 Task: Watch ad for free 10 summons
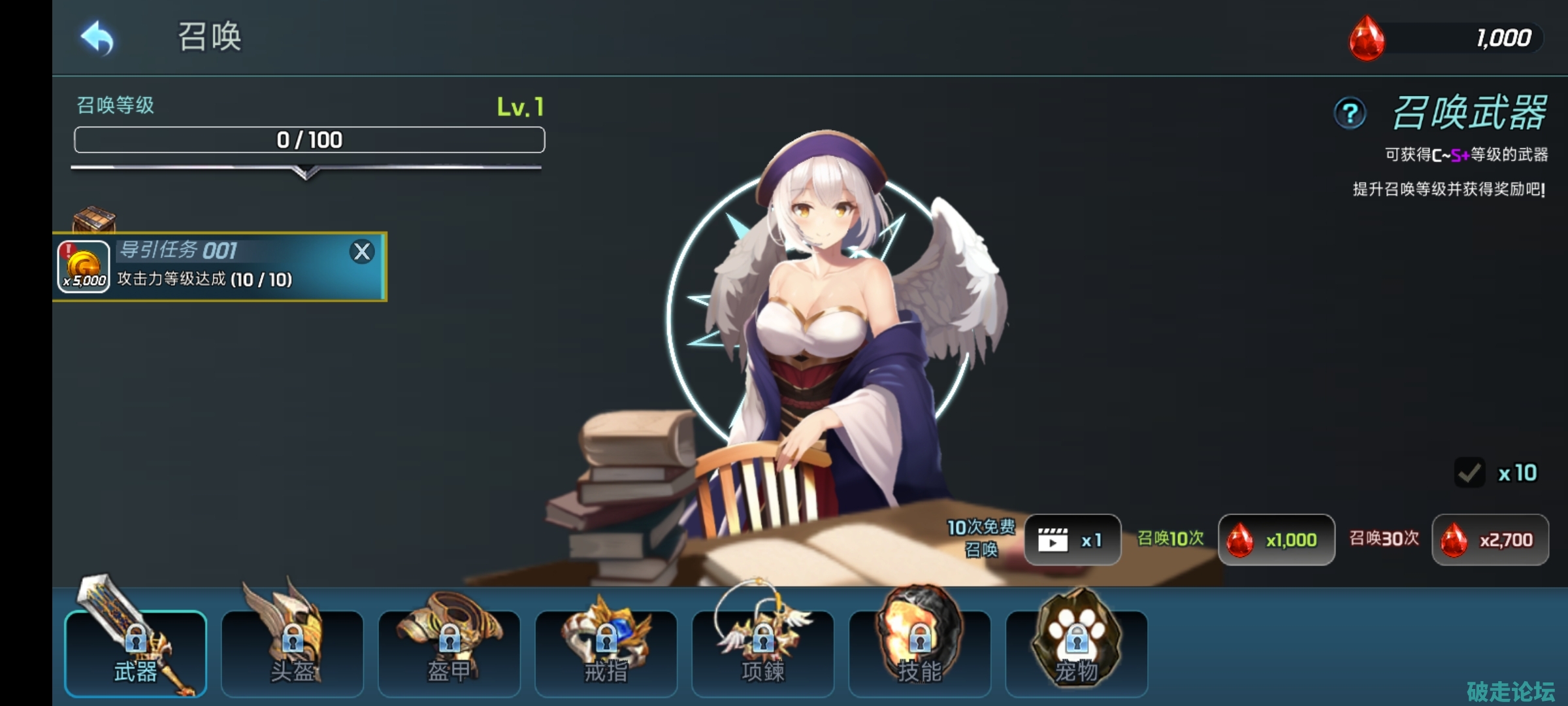point(1072,540)
